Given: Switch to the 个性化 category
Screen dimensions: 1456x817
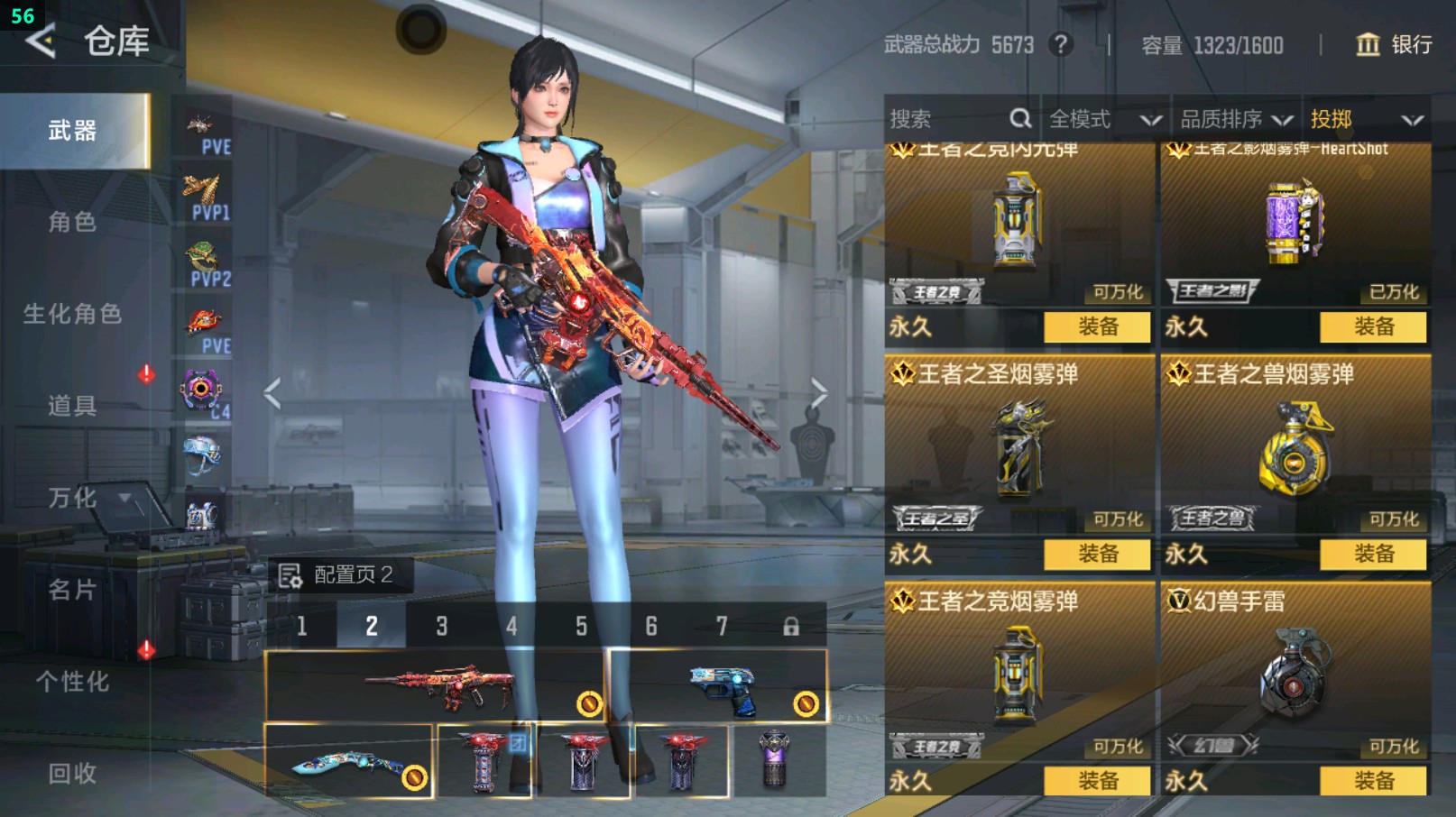Looking at the screenshot, I should coord(72,682).
